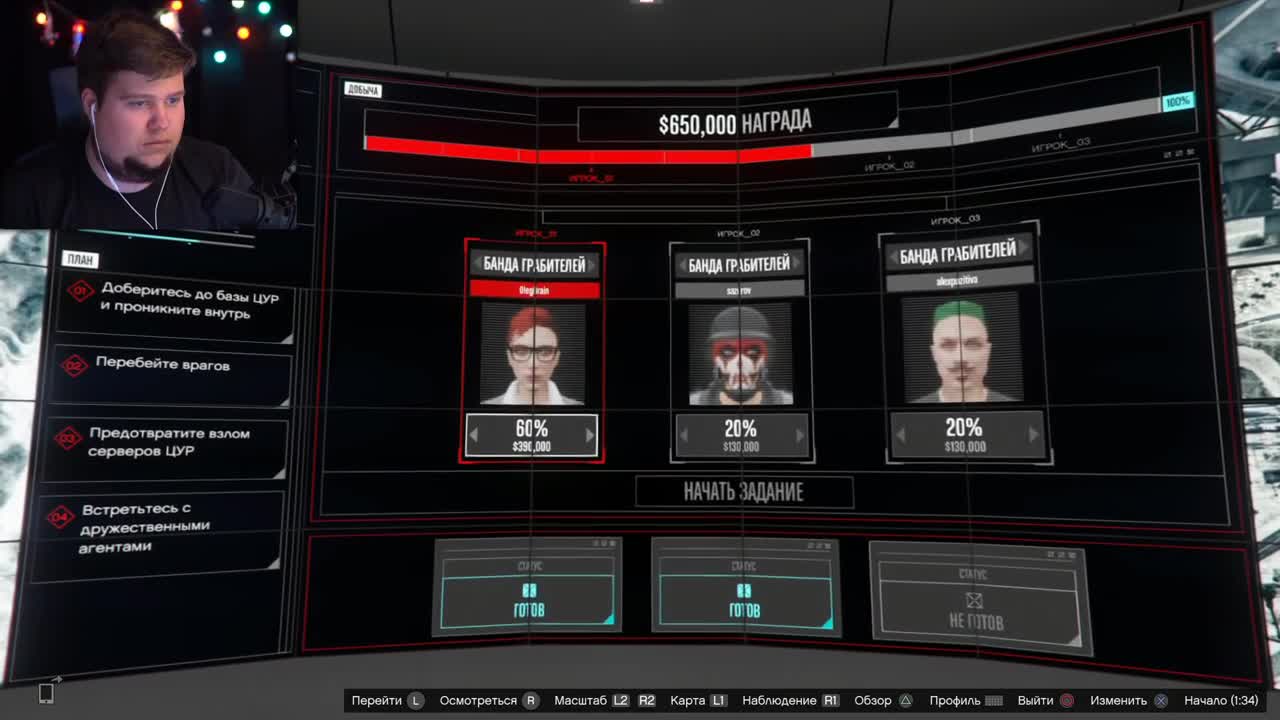Image resolution: width=1280 pixels, height=720 pixels.
Task: Open plan step 01 about reaching the ЦУР base
Action: [x=175, y=305]
